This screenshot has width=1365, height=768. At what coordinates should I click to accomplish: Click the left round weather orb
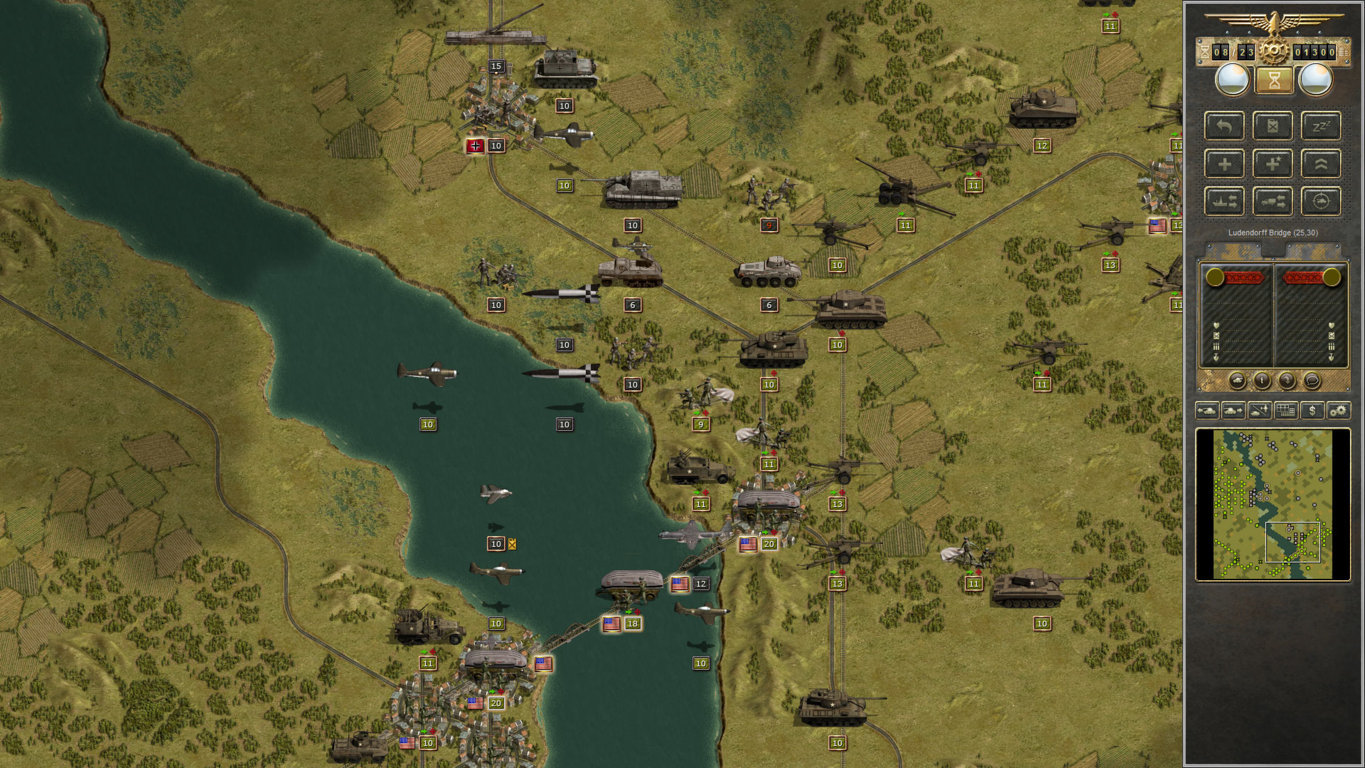[x=1231, y=78]
